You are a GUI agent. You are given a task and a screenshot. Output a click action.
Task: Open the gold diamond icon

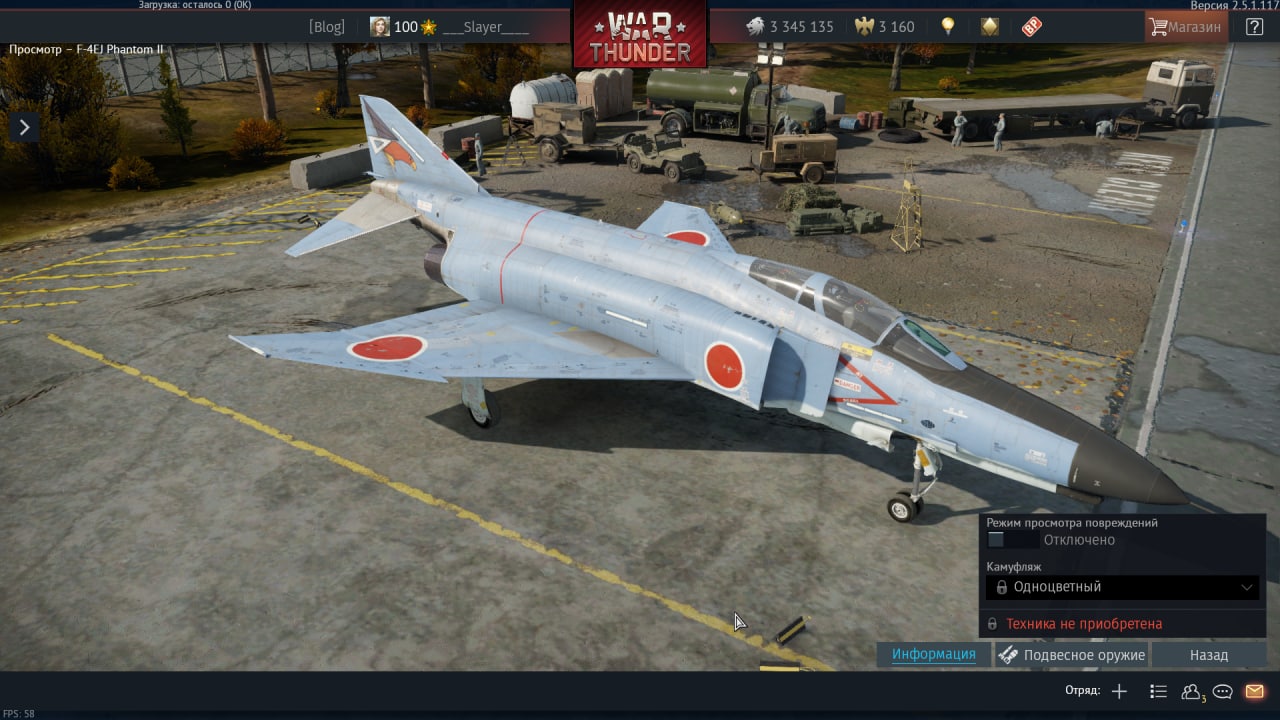(x=990, y=27)
